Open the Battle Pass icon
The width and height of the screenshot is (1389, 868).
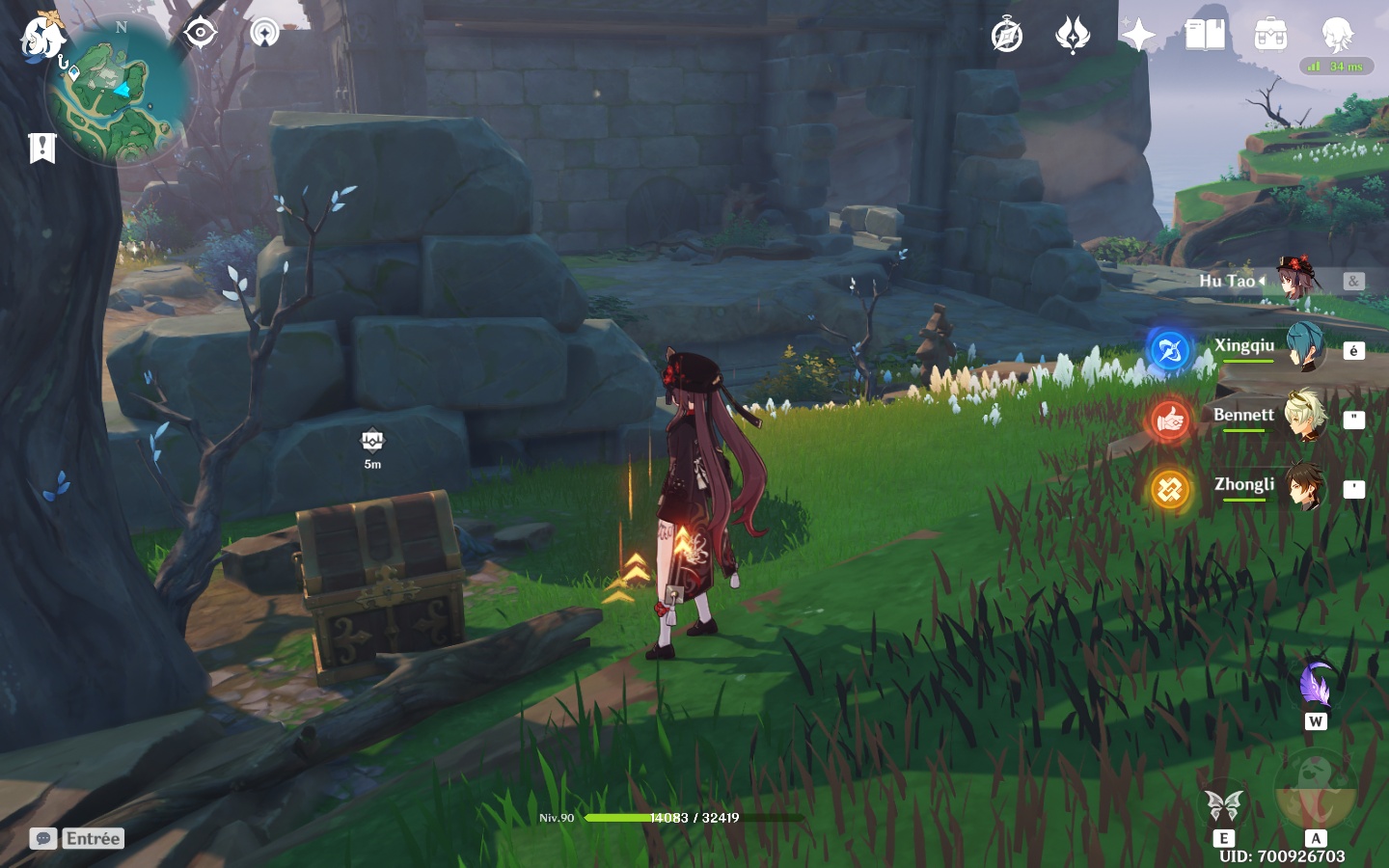pyautogui.click(x=1073, y=37)
